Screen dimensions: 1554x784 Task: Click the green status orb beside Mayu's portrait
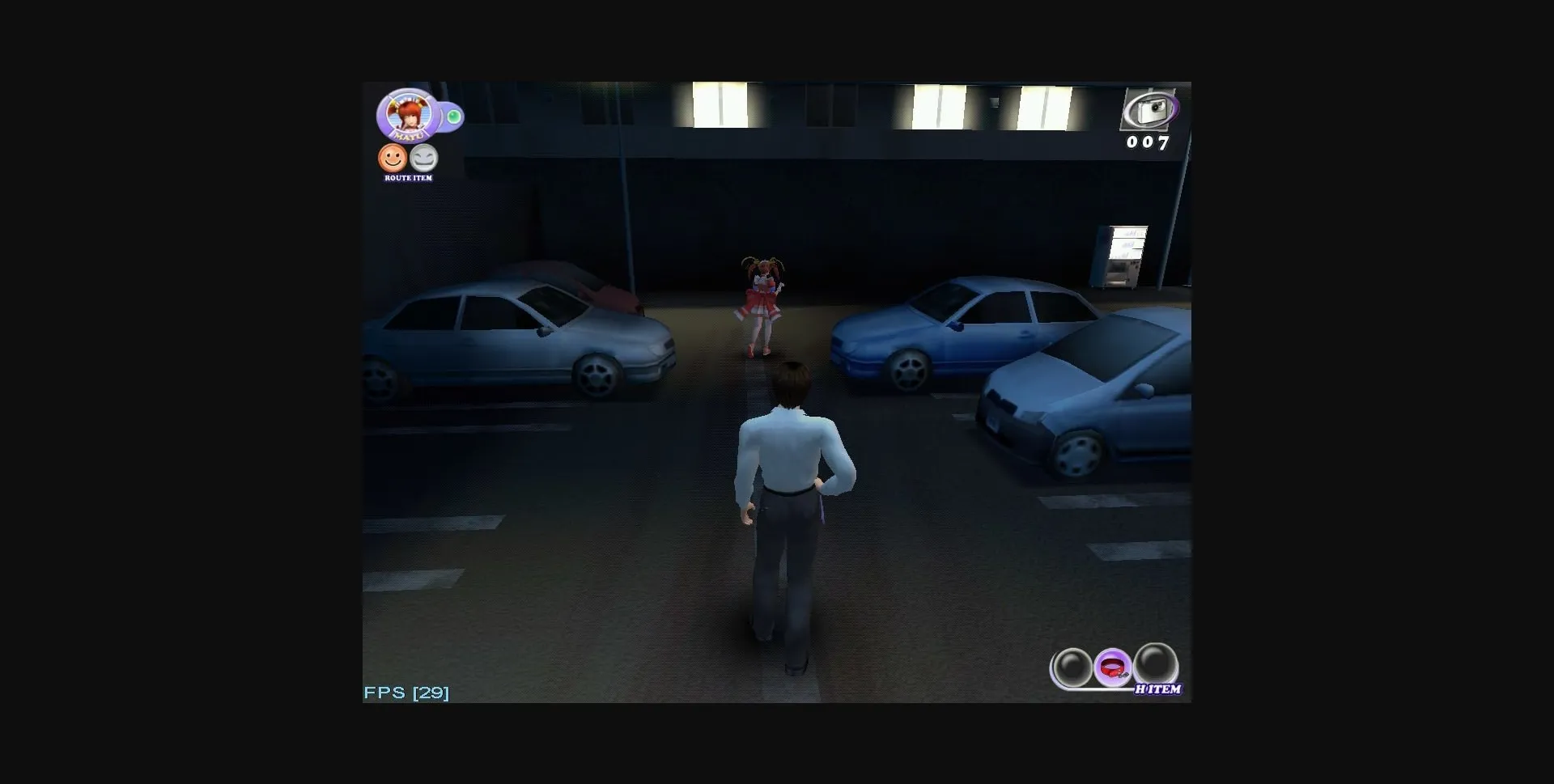click(453, 116)
